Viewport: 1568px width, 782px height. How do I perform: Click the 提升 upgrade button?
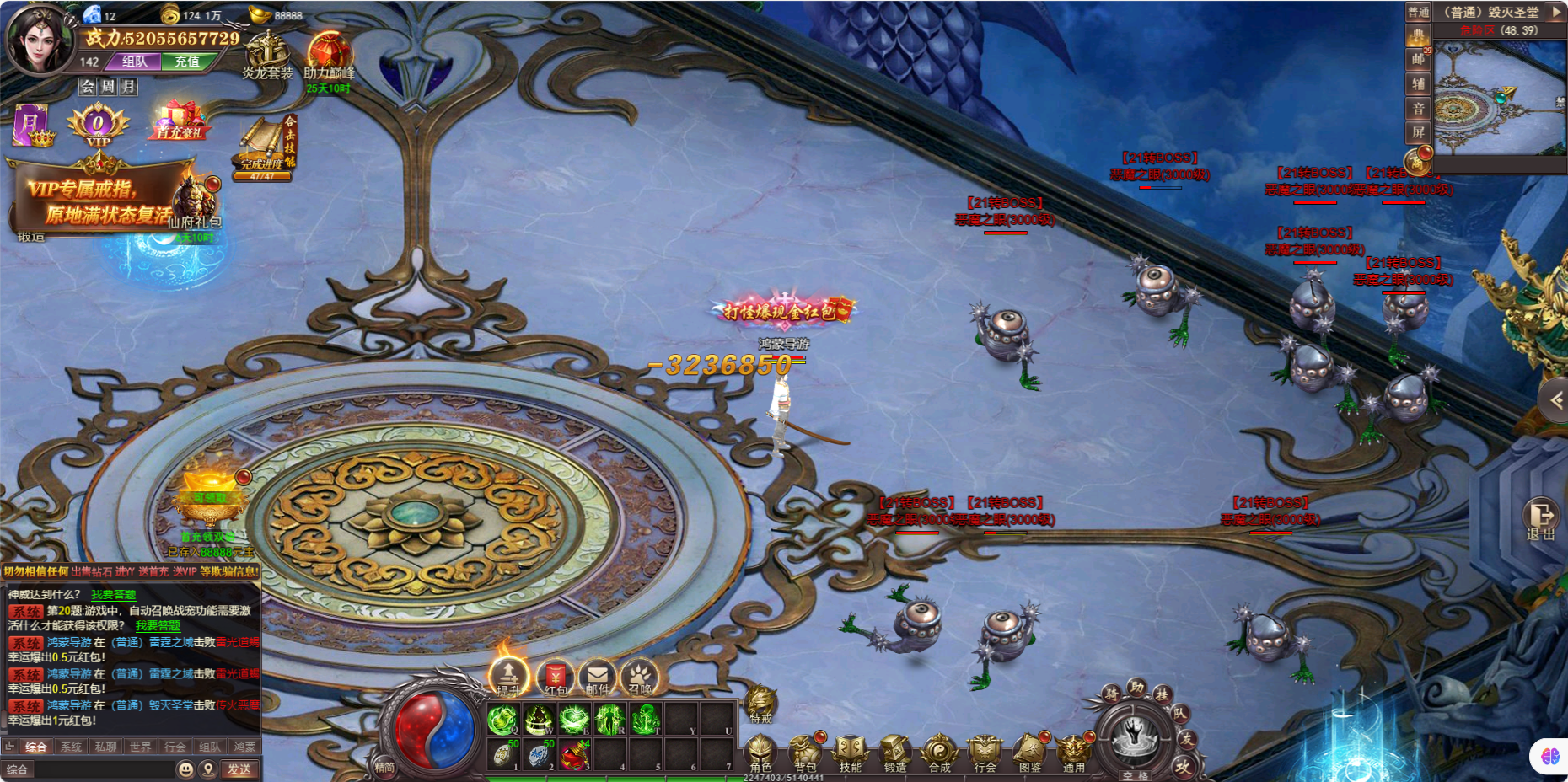coord(508,677)
